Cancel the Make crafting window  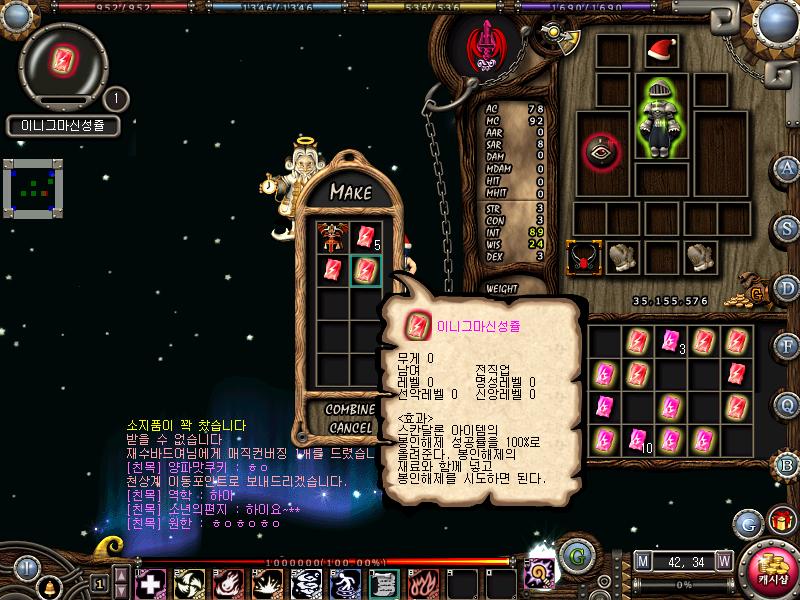point(351,427)
